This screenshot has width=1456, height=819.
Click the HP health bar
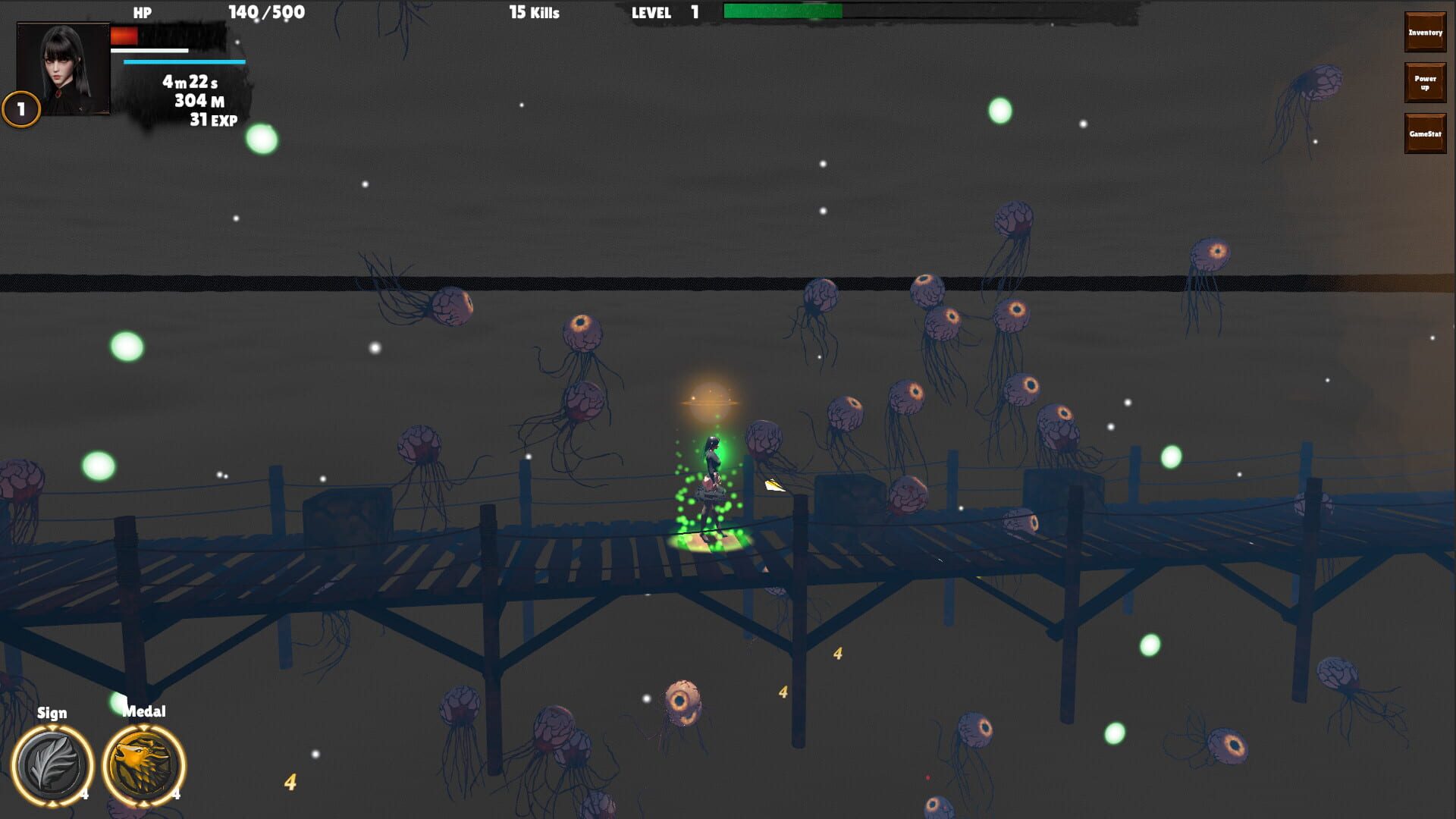click(x=167, y=34)
